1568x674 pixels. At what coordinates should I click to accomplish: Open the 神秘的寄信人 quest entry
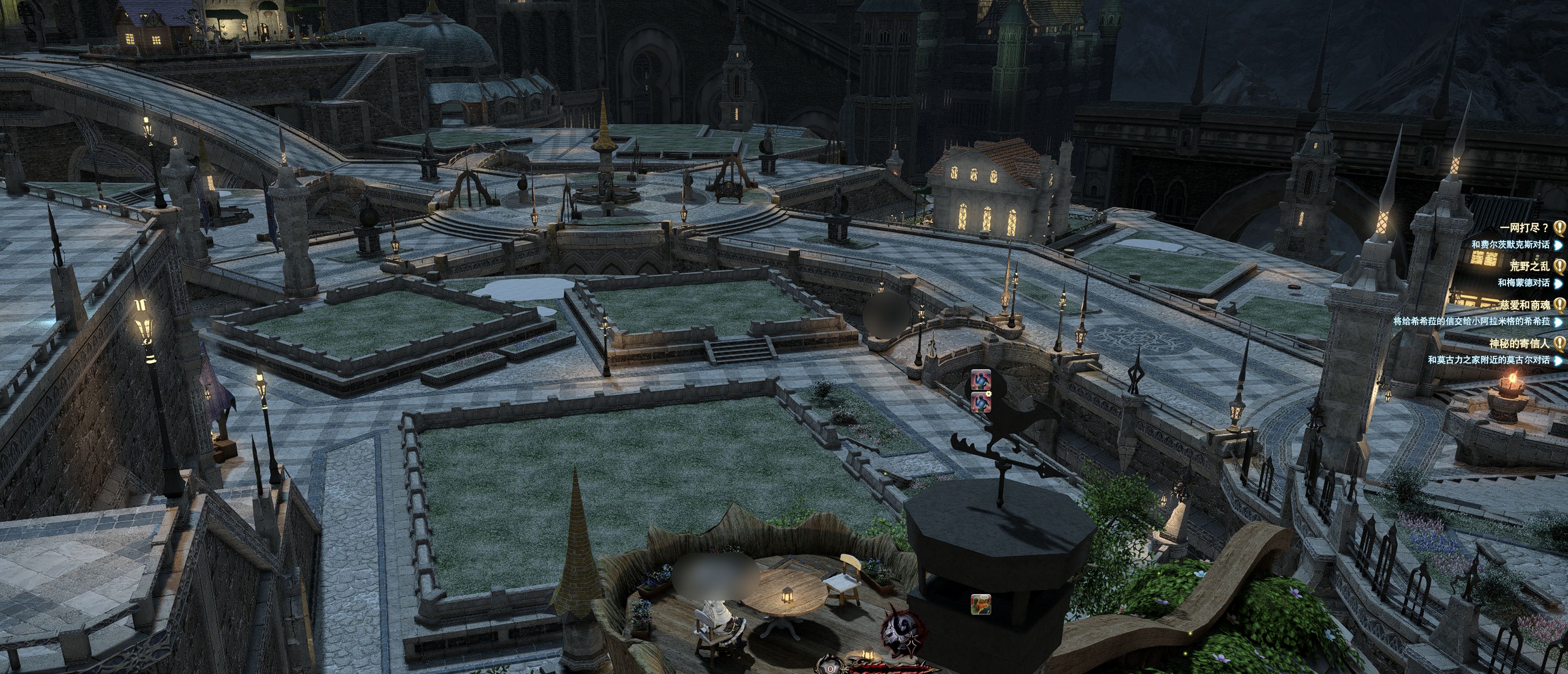(1519, 343)
